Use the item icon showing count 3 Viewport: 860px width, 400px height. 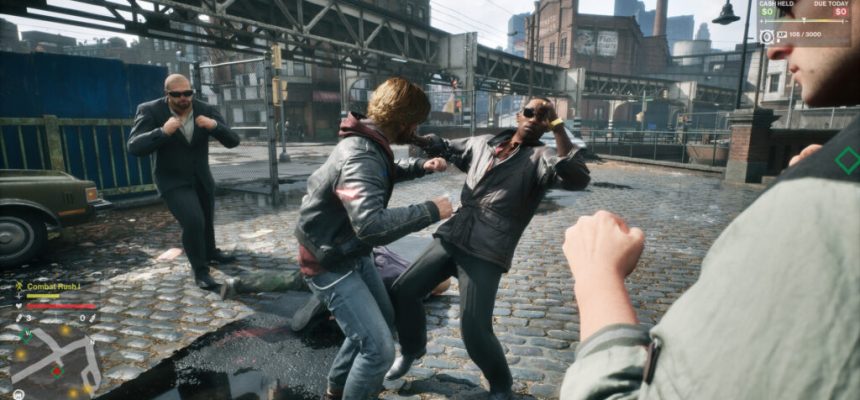point(20,319)
